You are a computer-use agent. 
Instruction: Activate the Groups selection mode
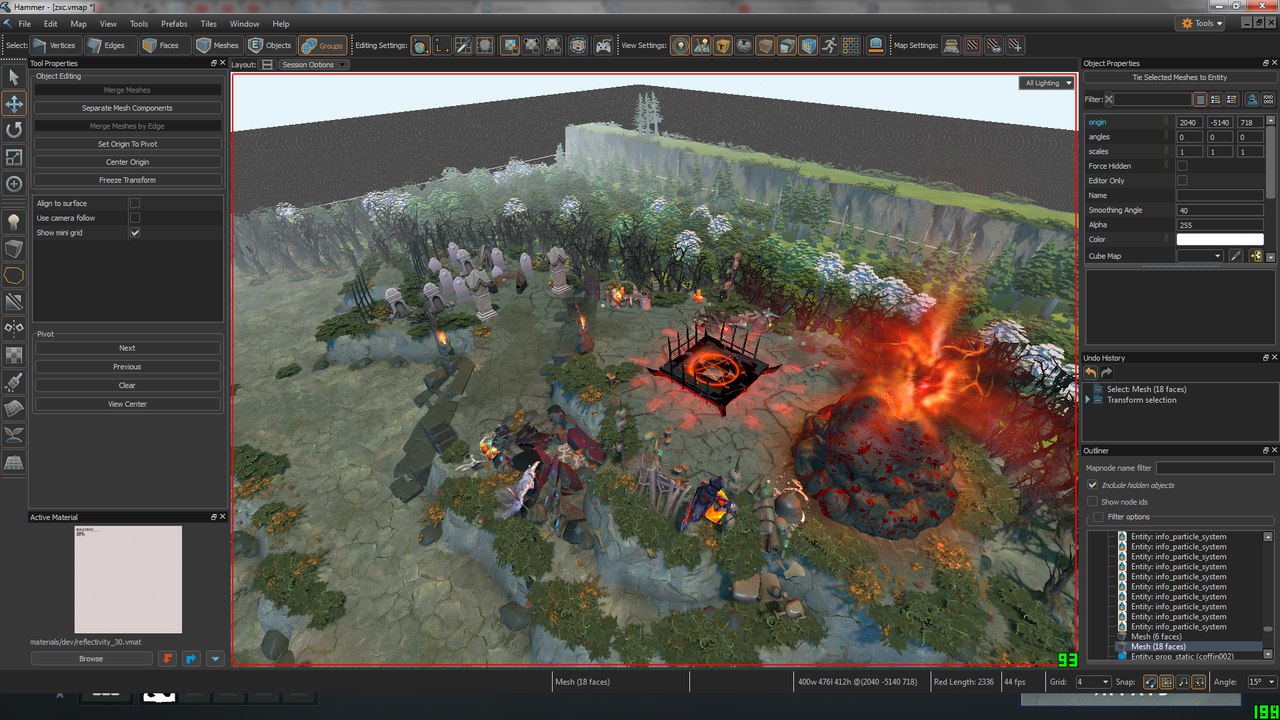(x=322, y=45)
